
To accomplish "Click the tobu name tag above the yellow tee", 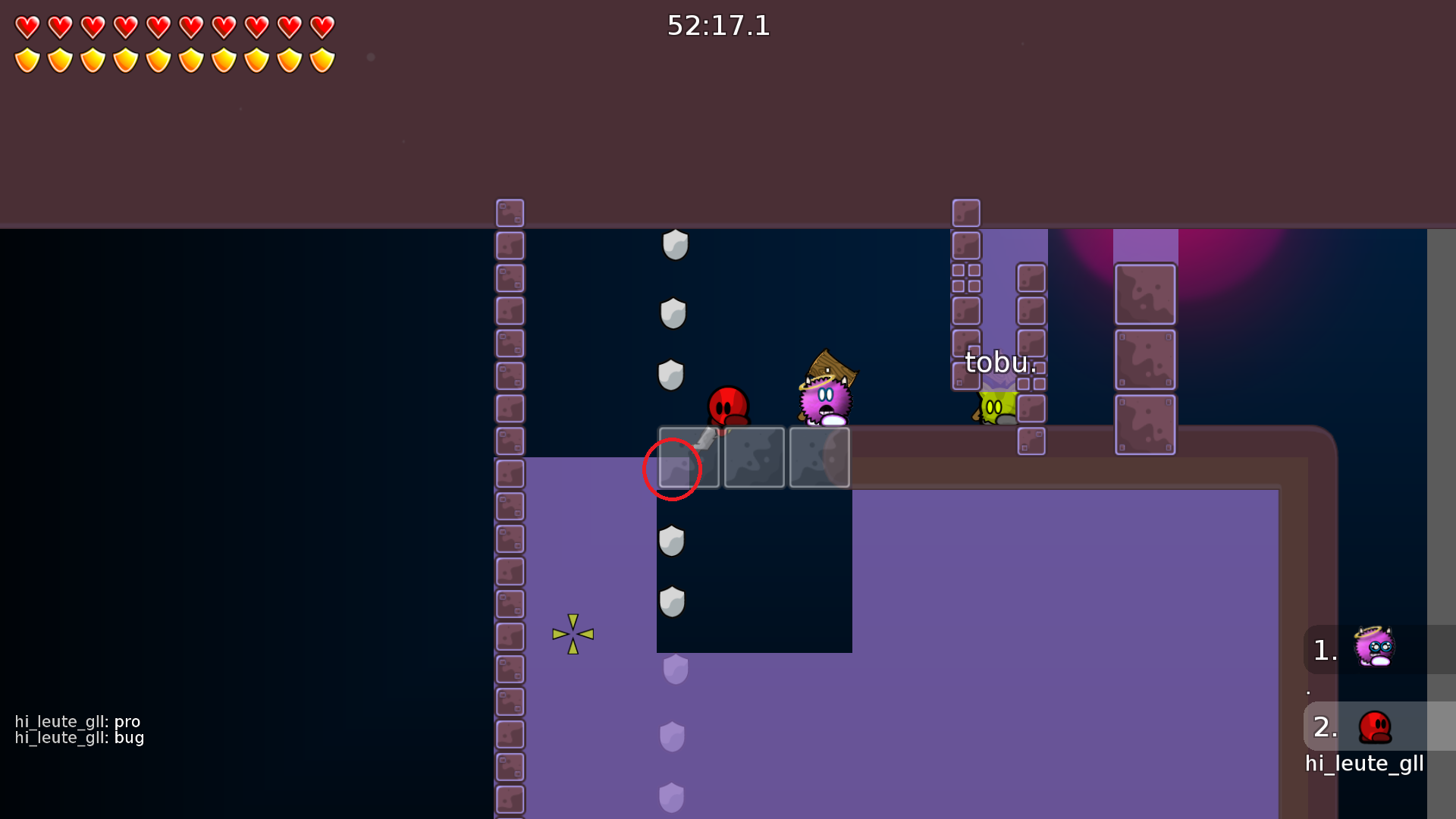I will (999, 362).
